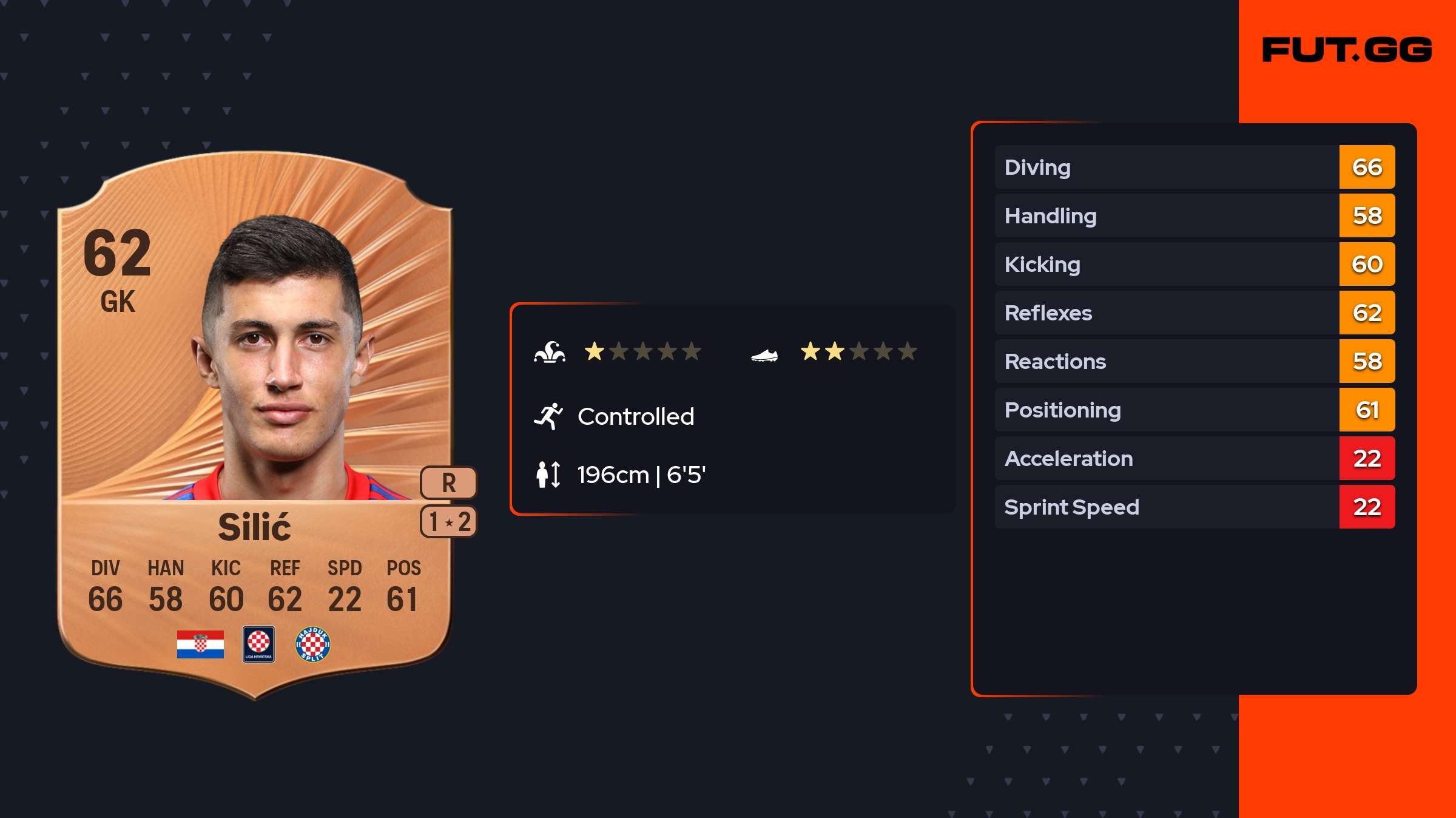The image size is (1456, 818).
Task: Select the R preferred foot badge
Action: (448, 483)
